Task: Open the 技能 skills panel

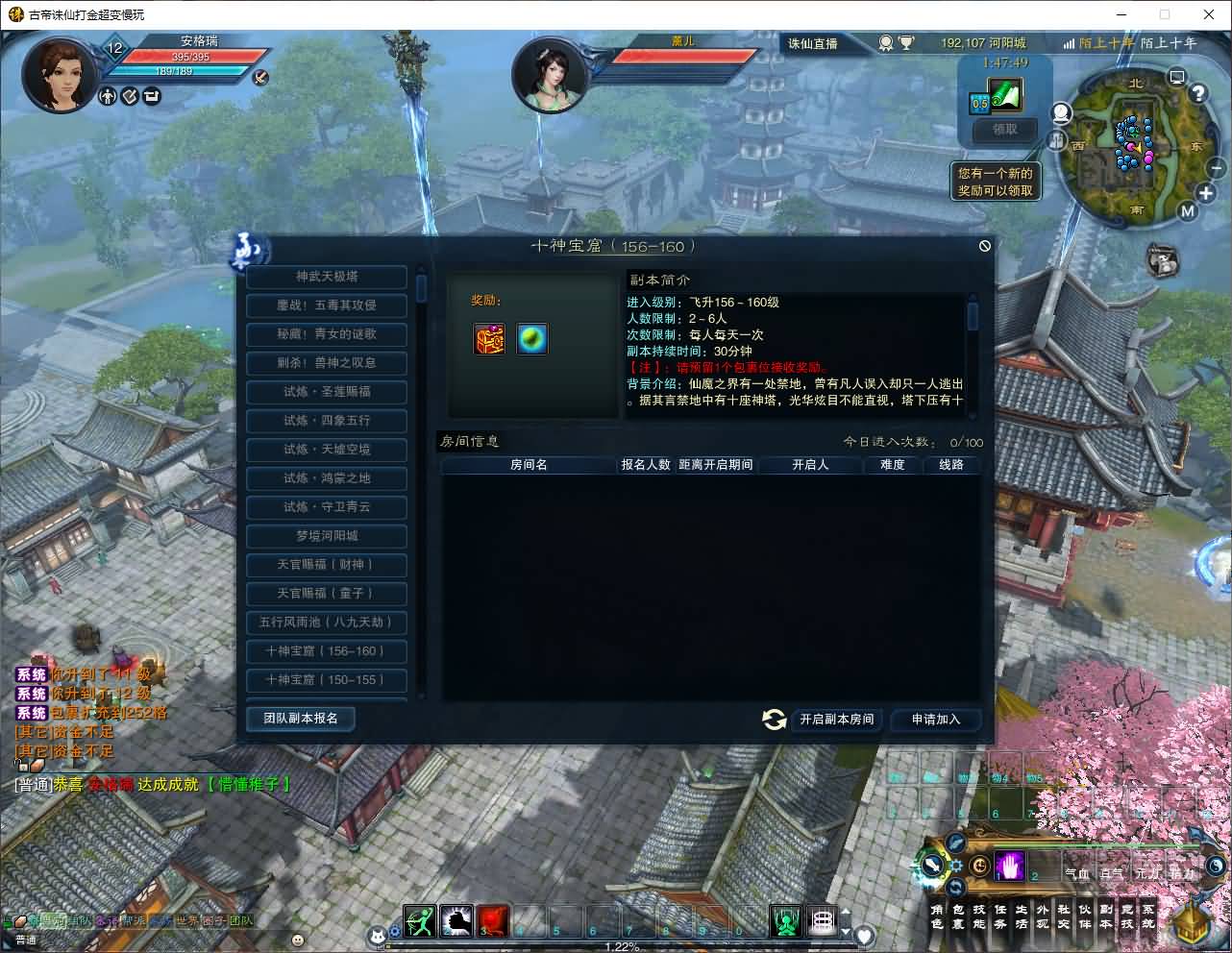Action: [979, 919]
